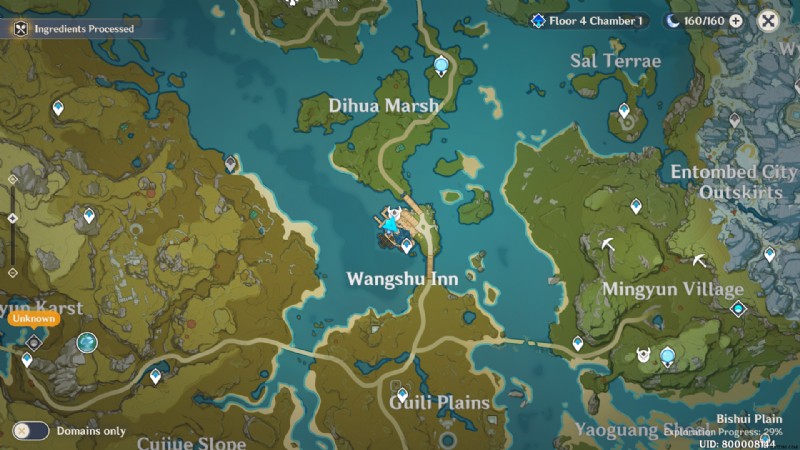Open the Floor 4 Chamber 1 tracker

(588, 21)
